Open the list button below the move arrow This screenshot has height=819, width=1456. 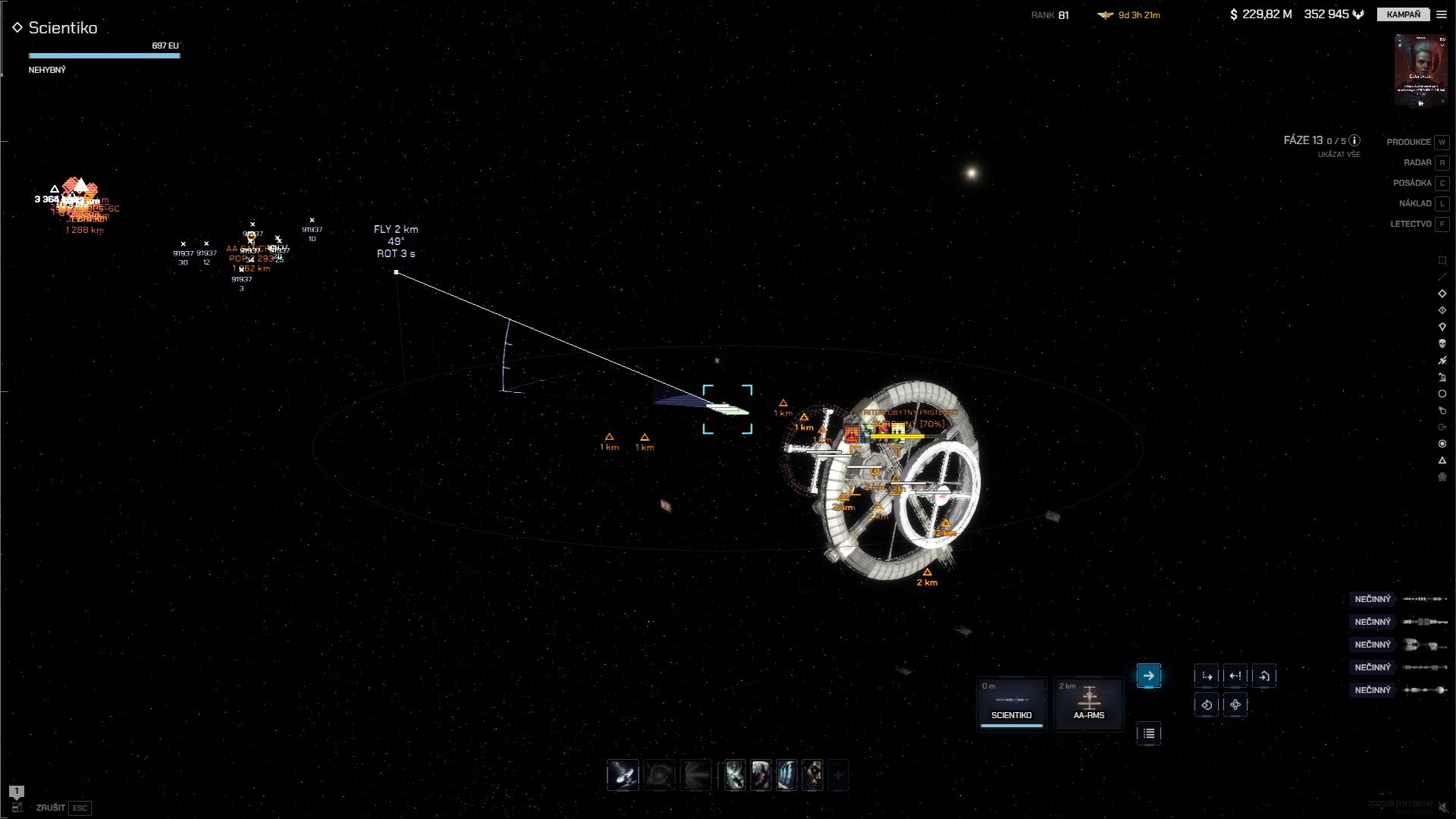click(x=1148, y=733)
